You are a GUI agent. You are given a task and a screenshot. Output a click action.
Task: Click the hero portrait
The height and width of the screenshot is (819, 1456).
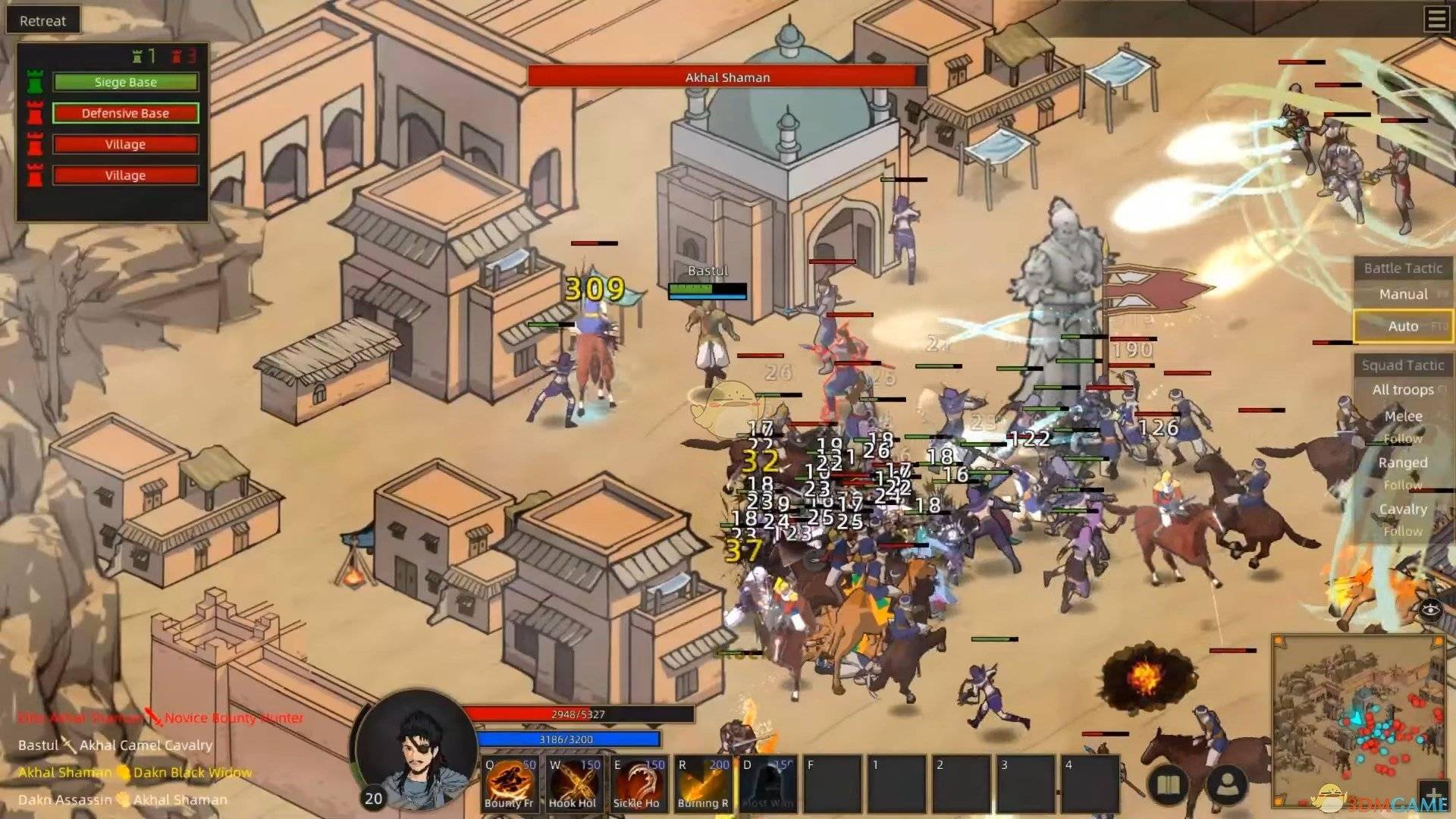[x=416, y=751]
